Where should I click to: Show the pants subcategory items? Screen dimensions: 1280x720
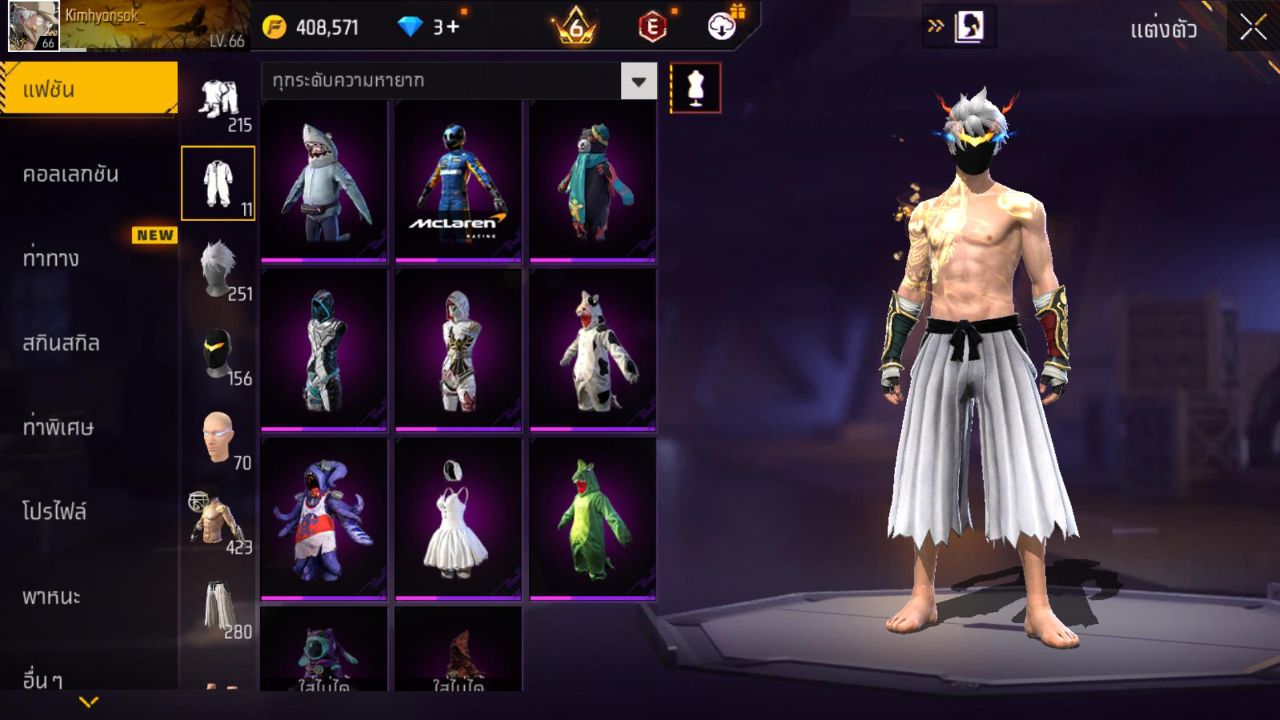[217, 606]
